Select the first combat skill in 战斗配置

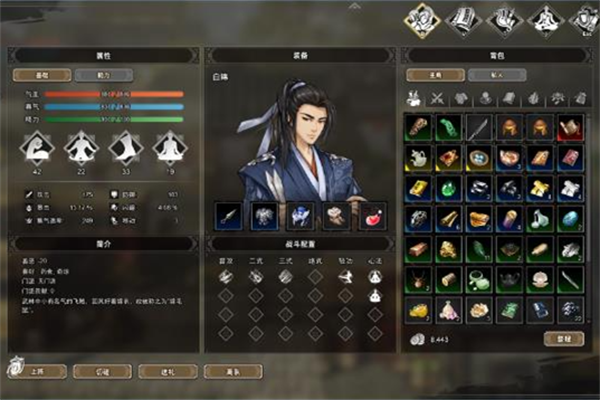[224, 277]
